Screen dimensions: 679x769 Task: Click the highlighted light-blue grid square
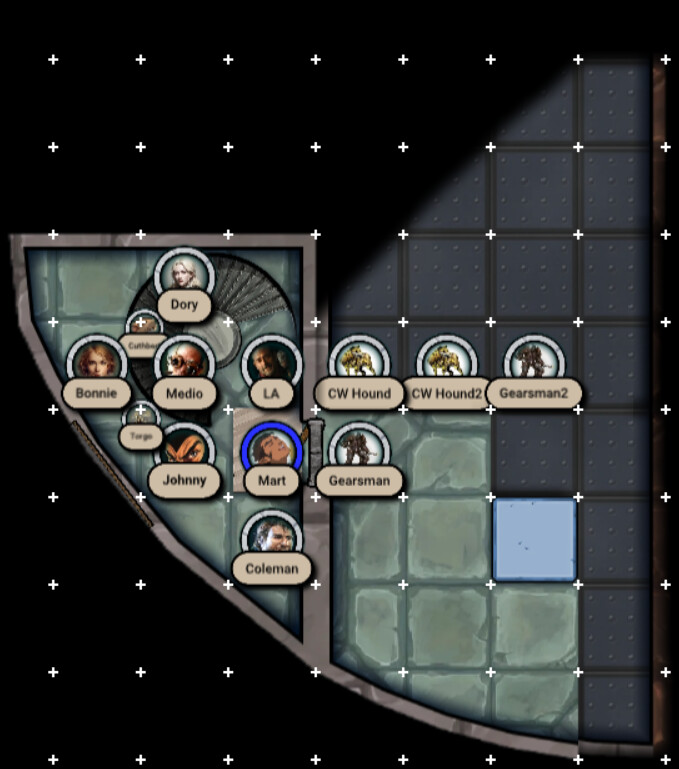[534, 540]
